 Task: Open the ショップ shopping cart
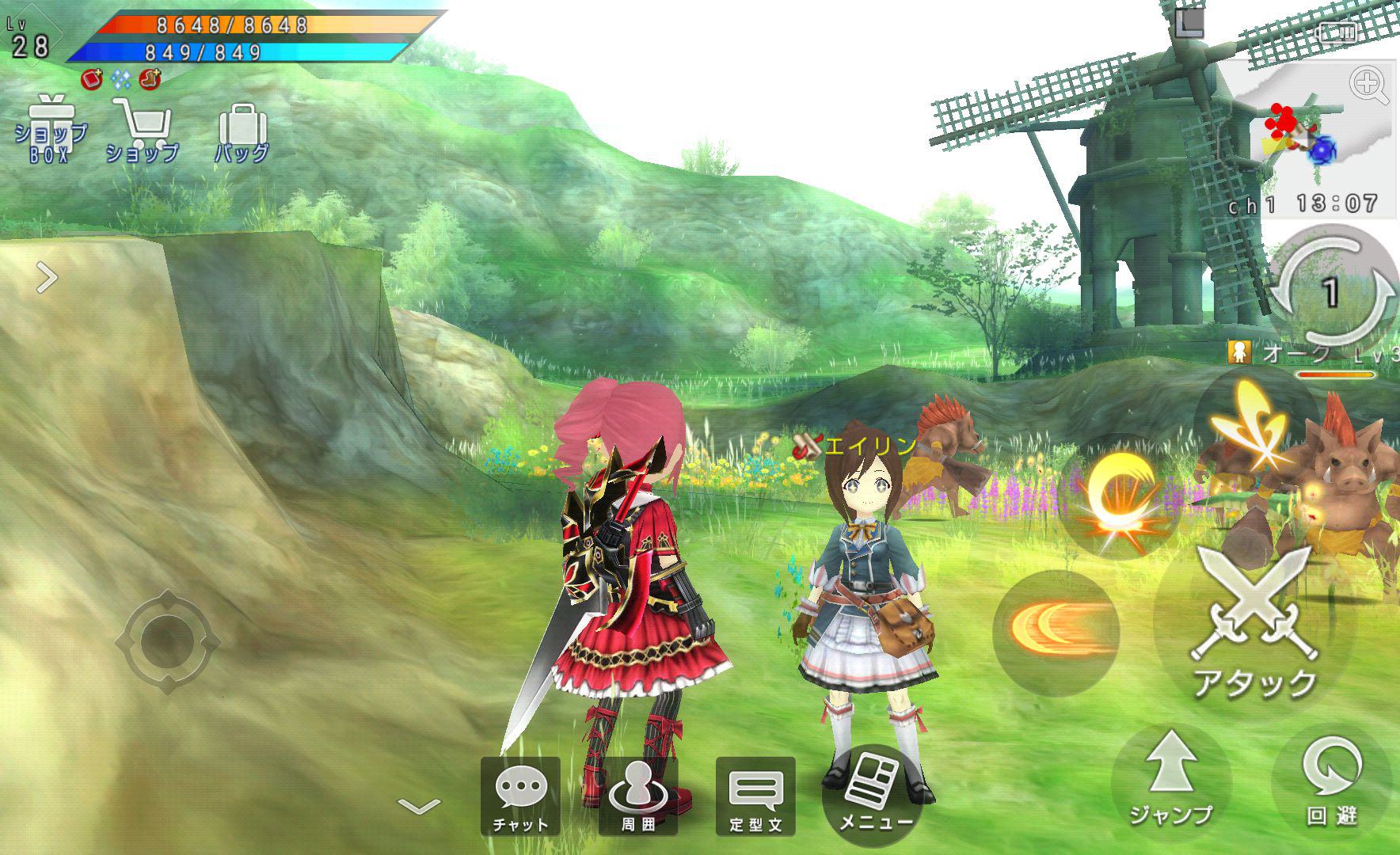pyautogui.click(x=143, y=131)
